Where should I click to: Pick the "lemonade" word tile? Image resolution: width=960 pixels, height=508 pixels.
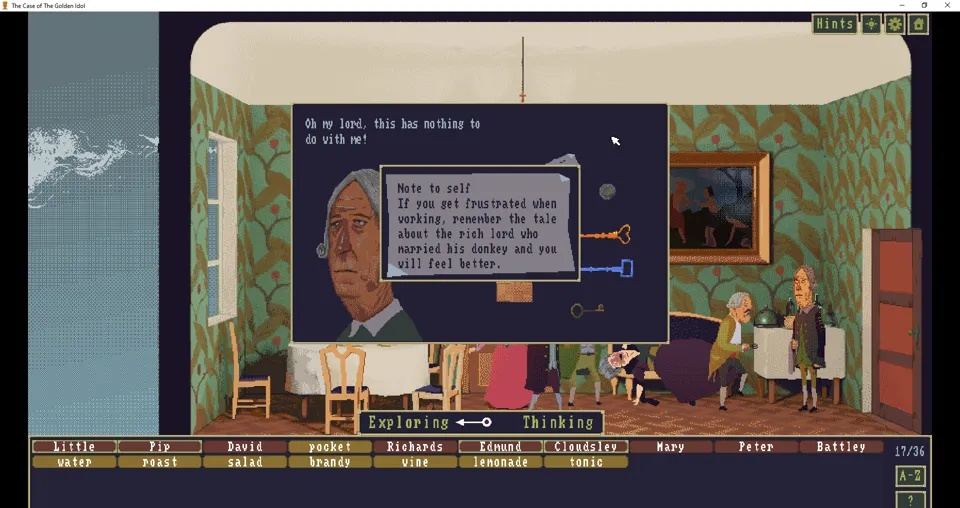click(500, 462)
